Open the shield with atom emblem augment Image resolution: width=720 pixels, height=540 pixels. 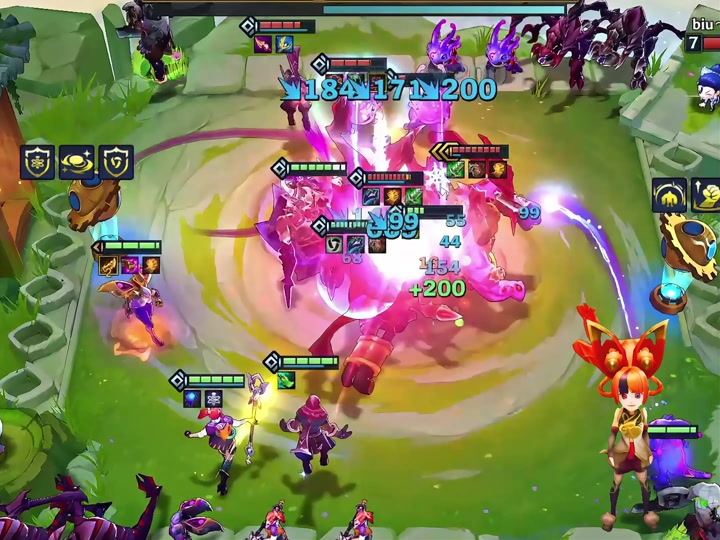click(x=38, y=162)
